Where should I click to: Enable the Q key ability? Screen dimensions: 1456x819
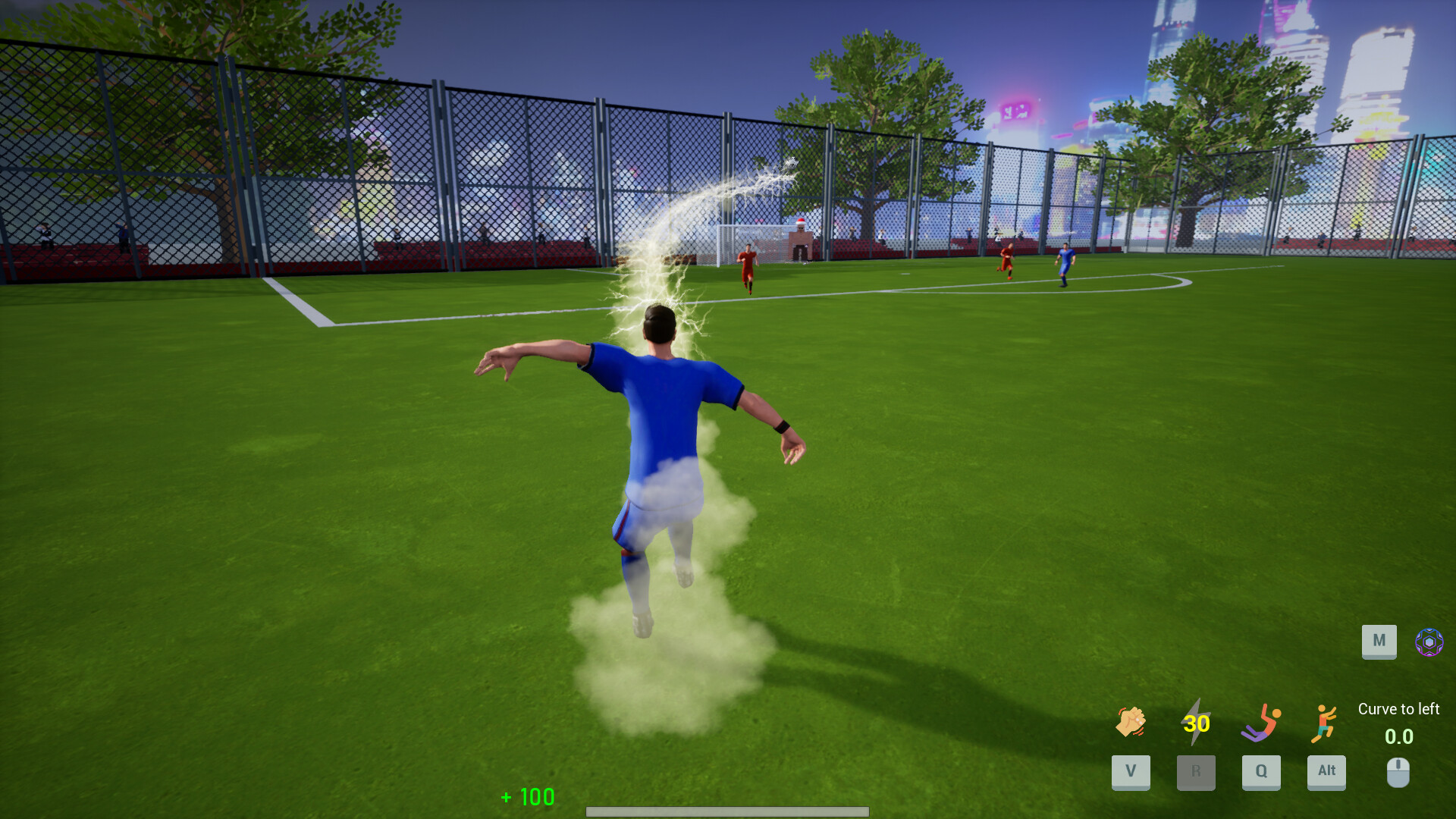click(x=1260, y=772)
